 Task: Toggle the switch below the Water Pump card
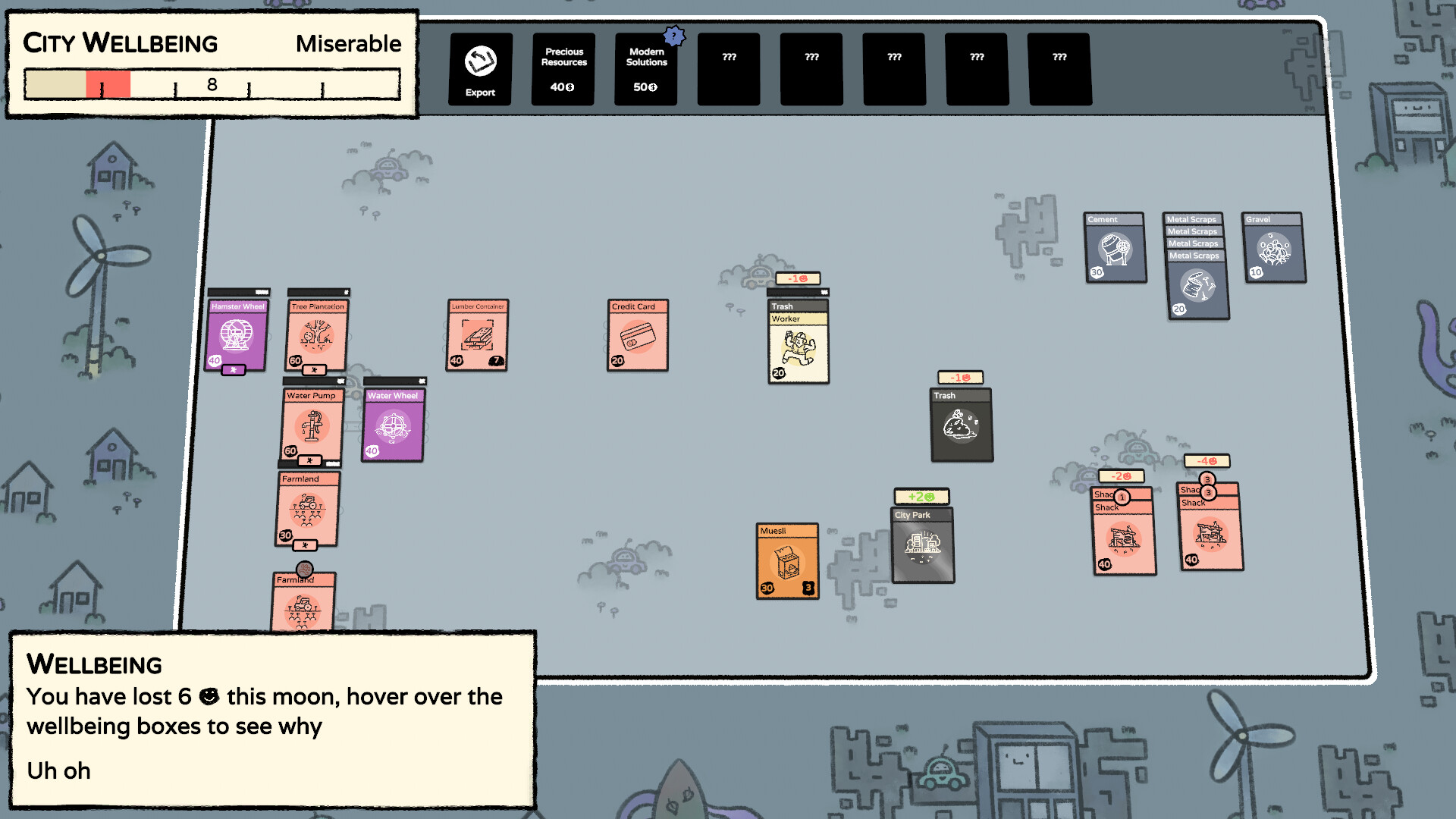309,460
